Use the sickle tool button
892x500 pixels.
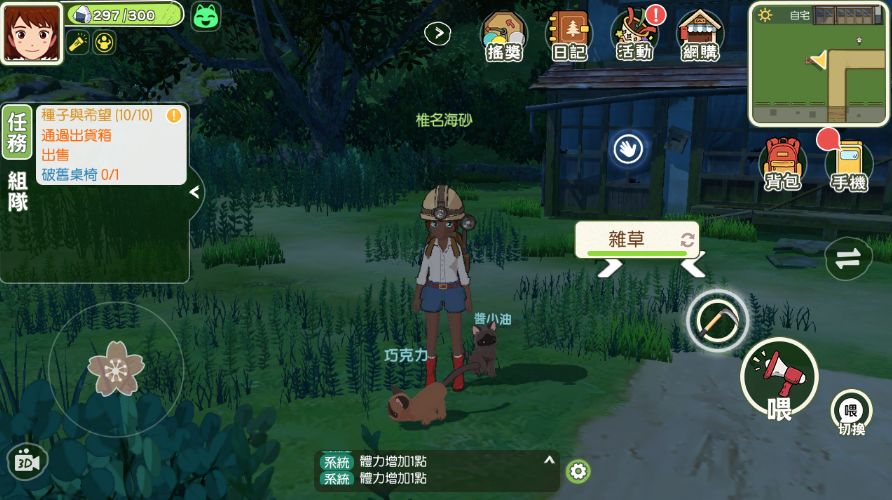coord(717,319)
